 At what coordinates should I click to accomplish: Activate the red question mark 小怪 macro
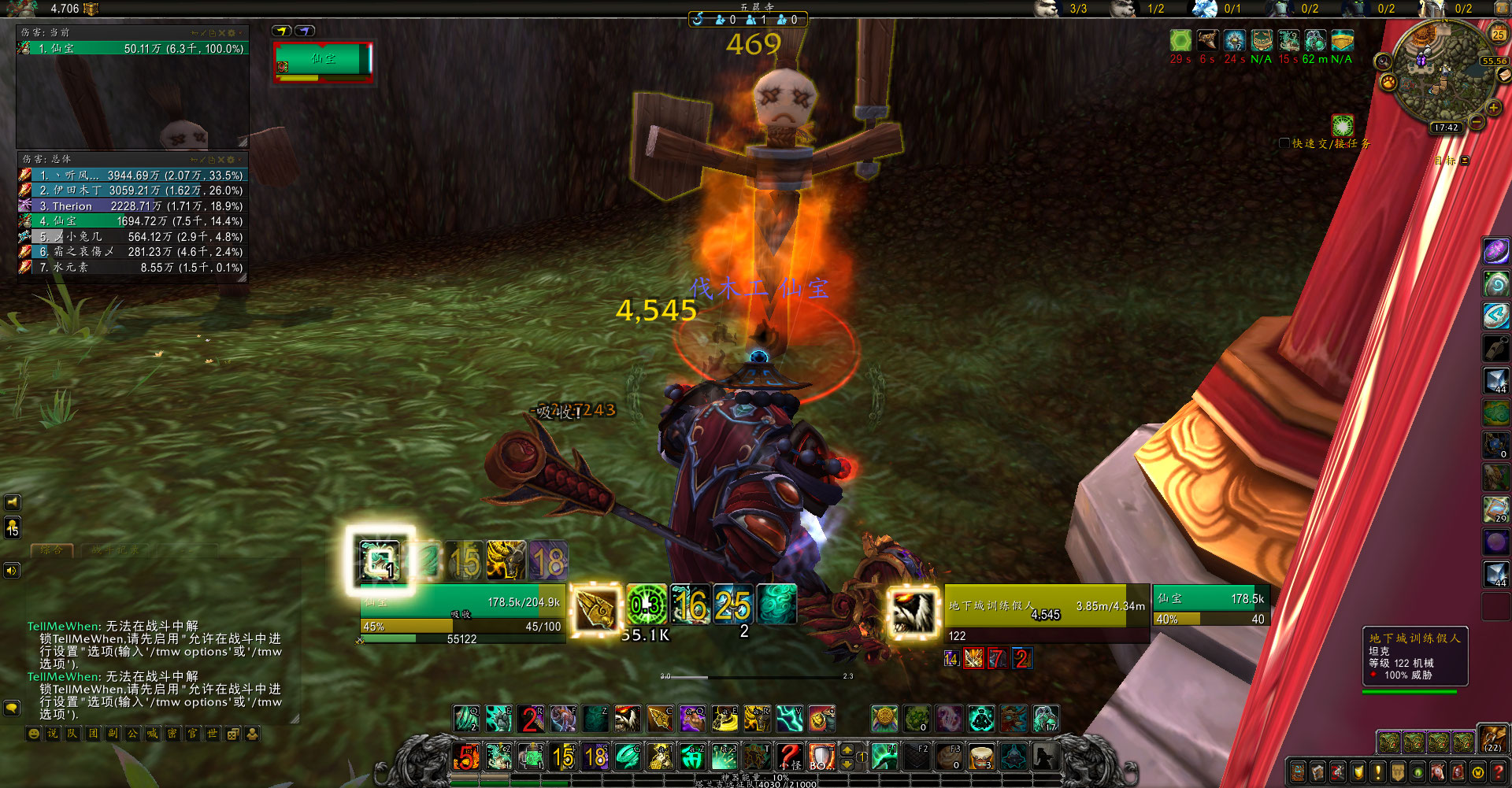[x=789, y=757]
